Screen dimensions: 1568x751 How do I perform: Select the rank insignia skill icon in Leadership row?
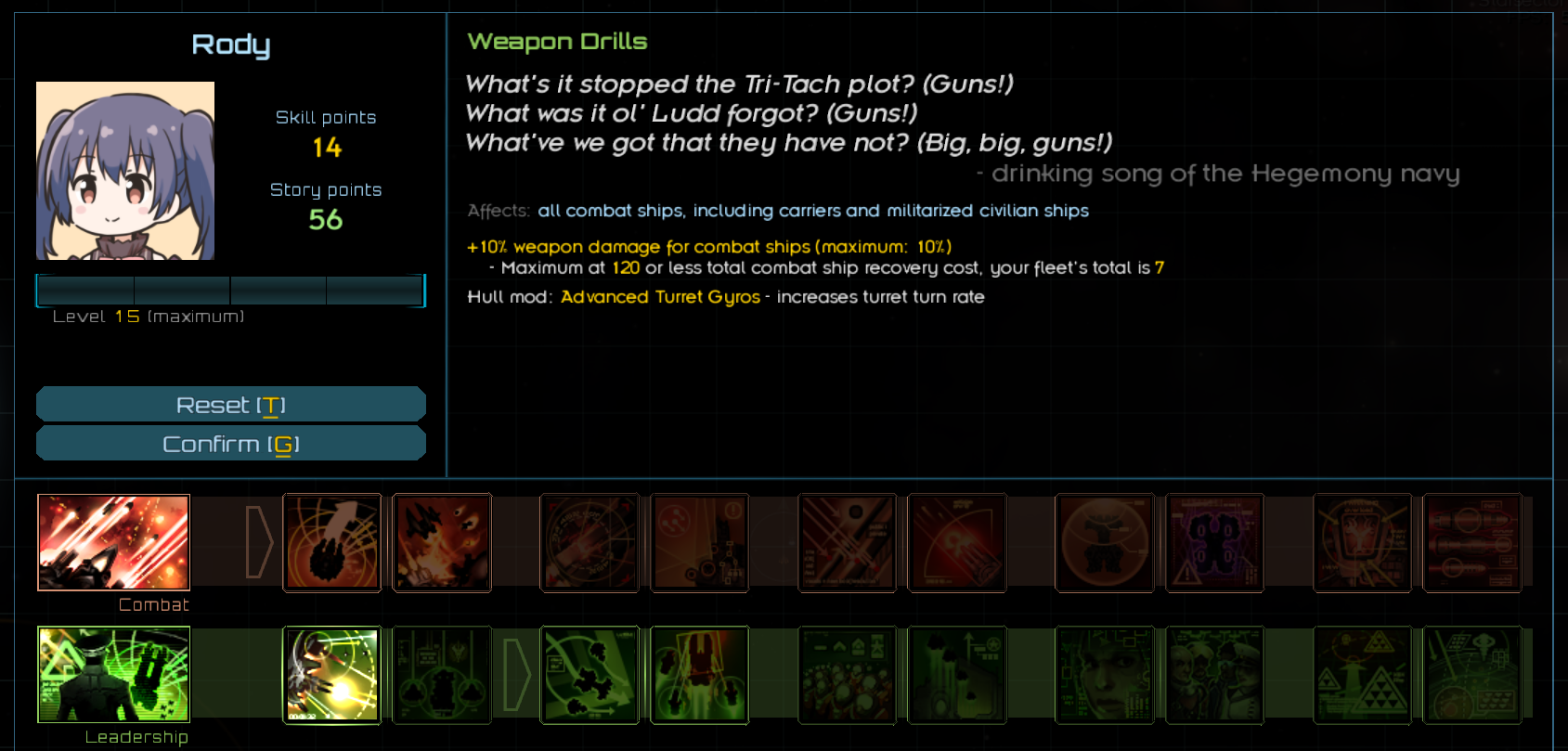(1361, 675)
